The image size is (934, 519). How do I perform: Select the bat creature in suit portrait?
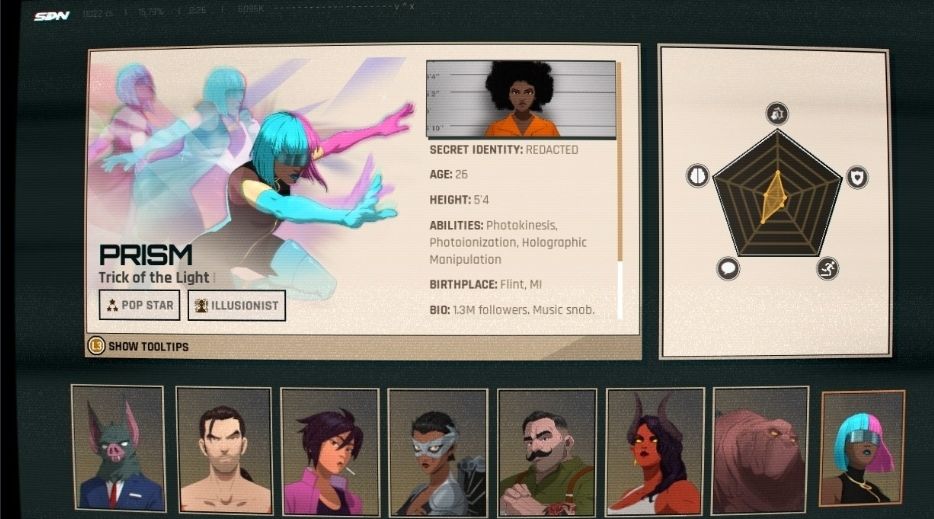tap(118, 448)
